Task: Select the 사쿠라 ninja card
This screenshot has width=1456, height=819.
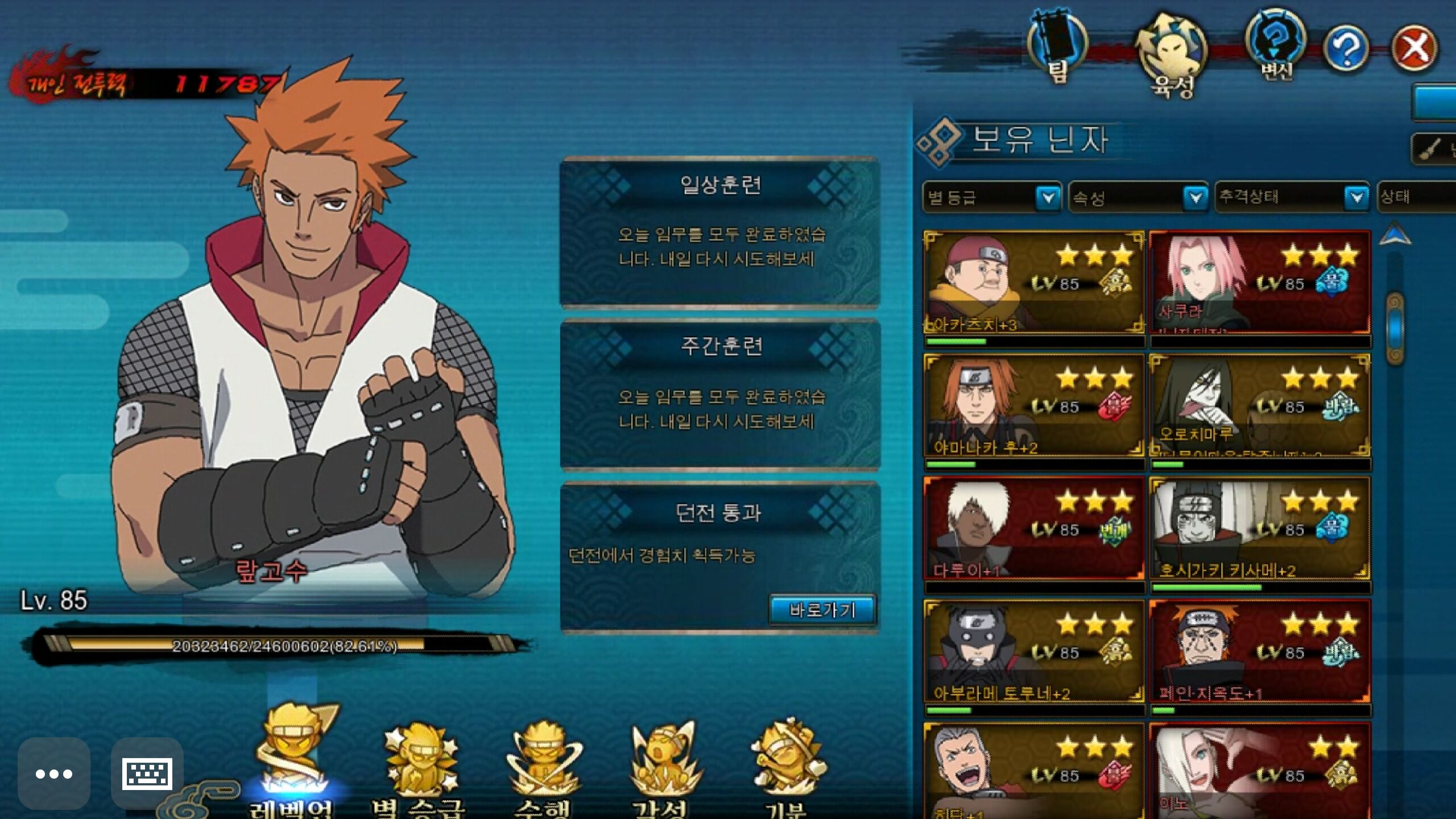Action: coord(1259,283)
